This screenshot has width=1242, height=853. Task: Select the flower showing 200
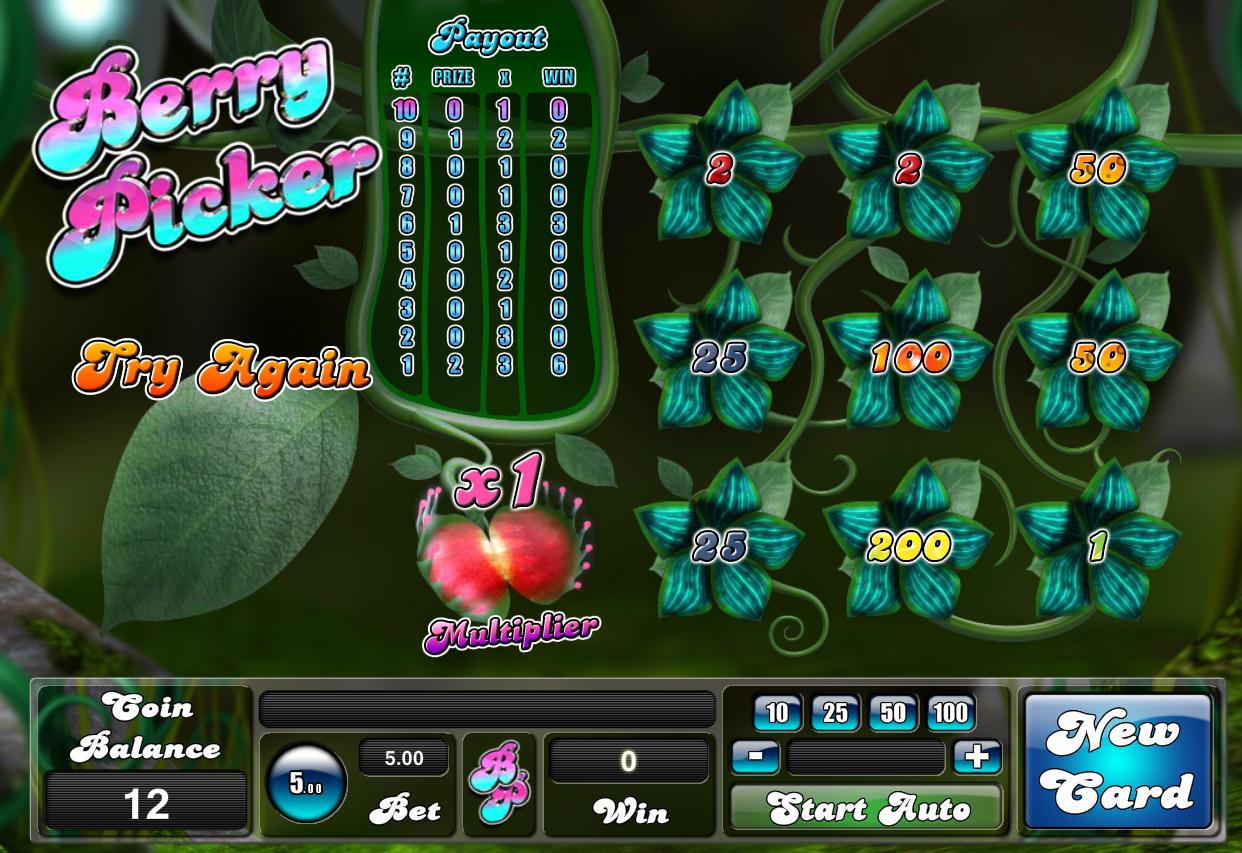point(908,545)
